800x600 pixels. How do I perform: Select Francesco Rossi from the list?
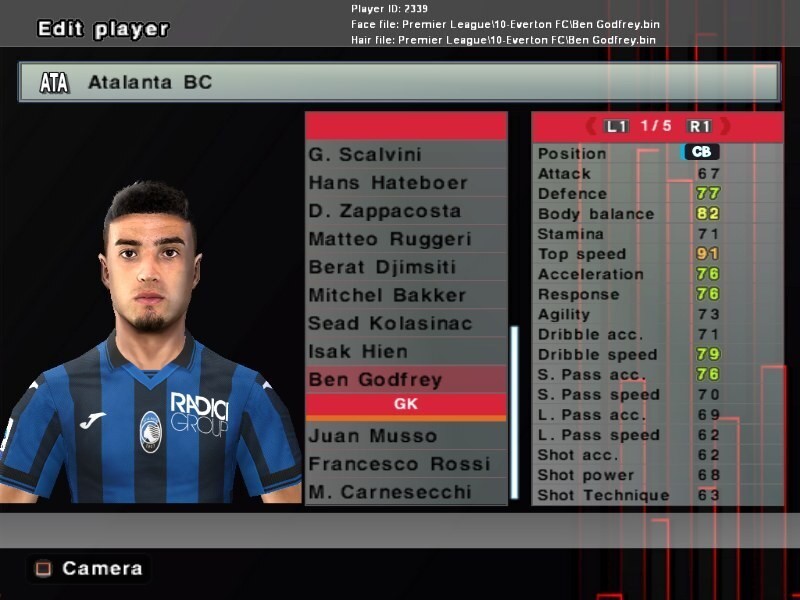pos(405,464)
